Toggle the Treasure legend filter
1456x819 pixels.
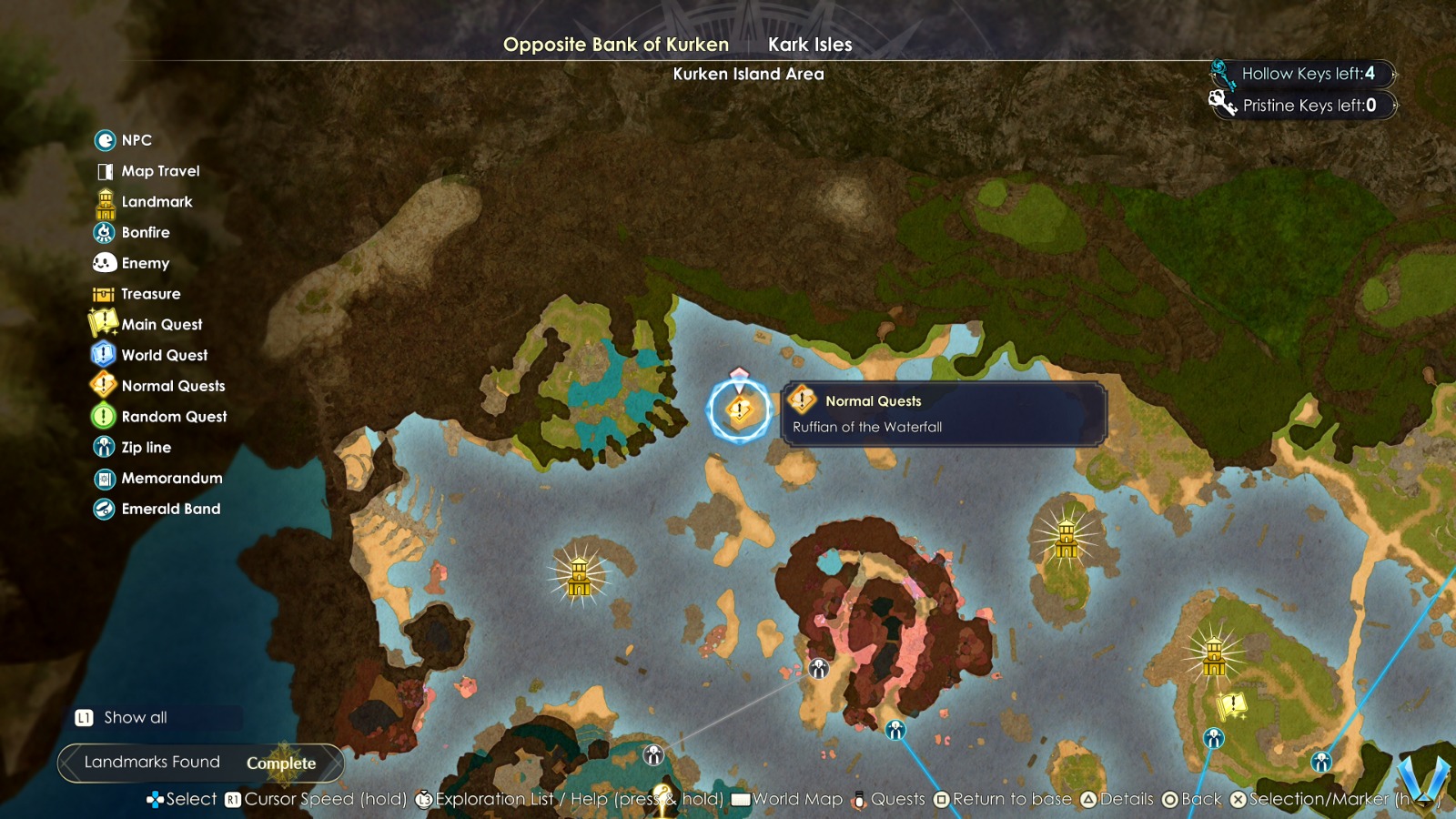pyautogui.click(x=151, y=294)
